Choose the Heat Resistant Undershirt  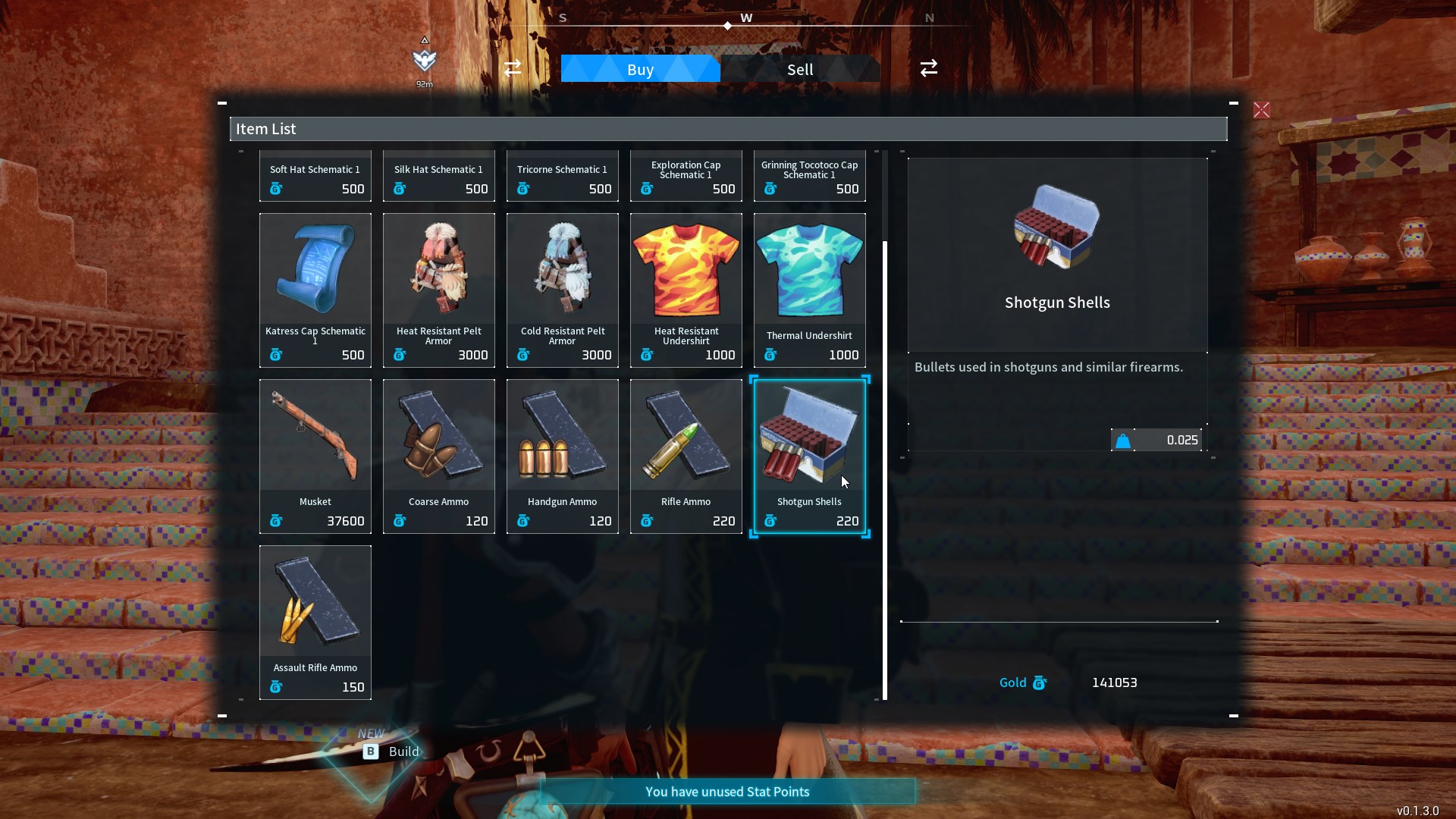point(686,290)
